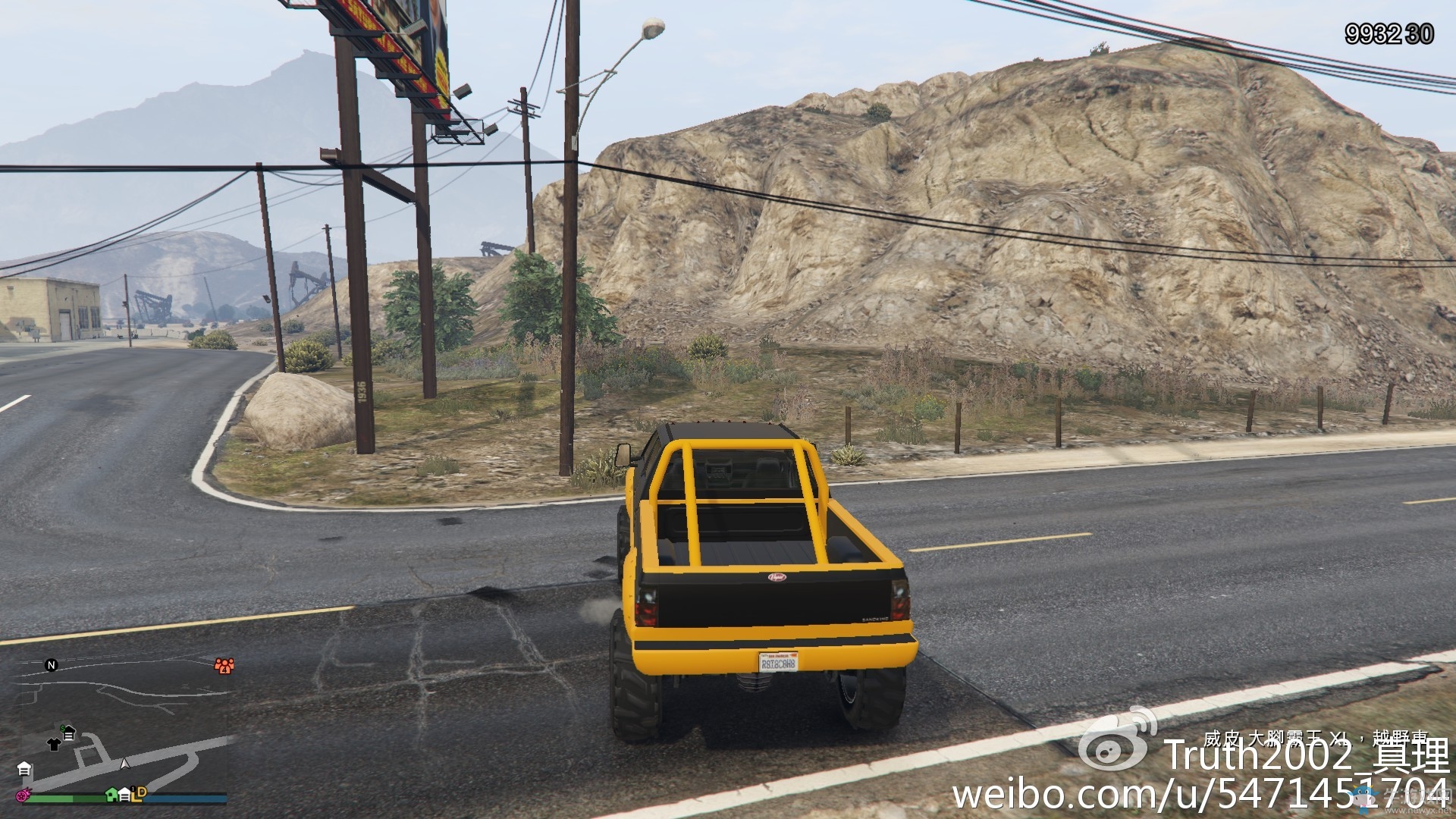Viewport: 1456px width, 819px height.
Task: Click the green safehouse icon on minimap
Action: coord(112,795)
